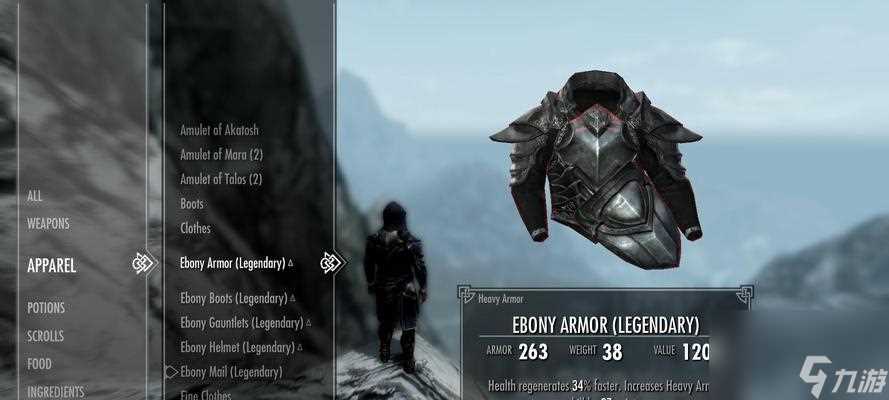The height and width of the screenshot is (400, 889).
Task: Switch to the Scrolls category
Action: click(45, 336)
